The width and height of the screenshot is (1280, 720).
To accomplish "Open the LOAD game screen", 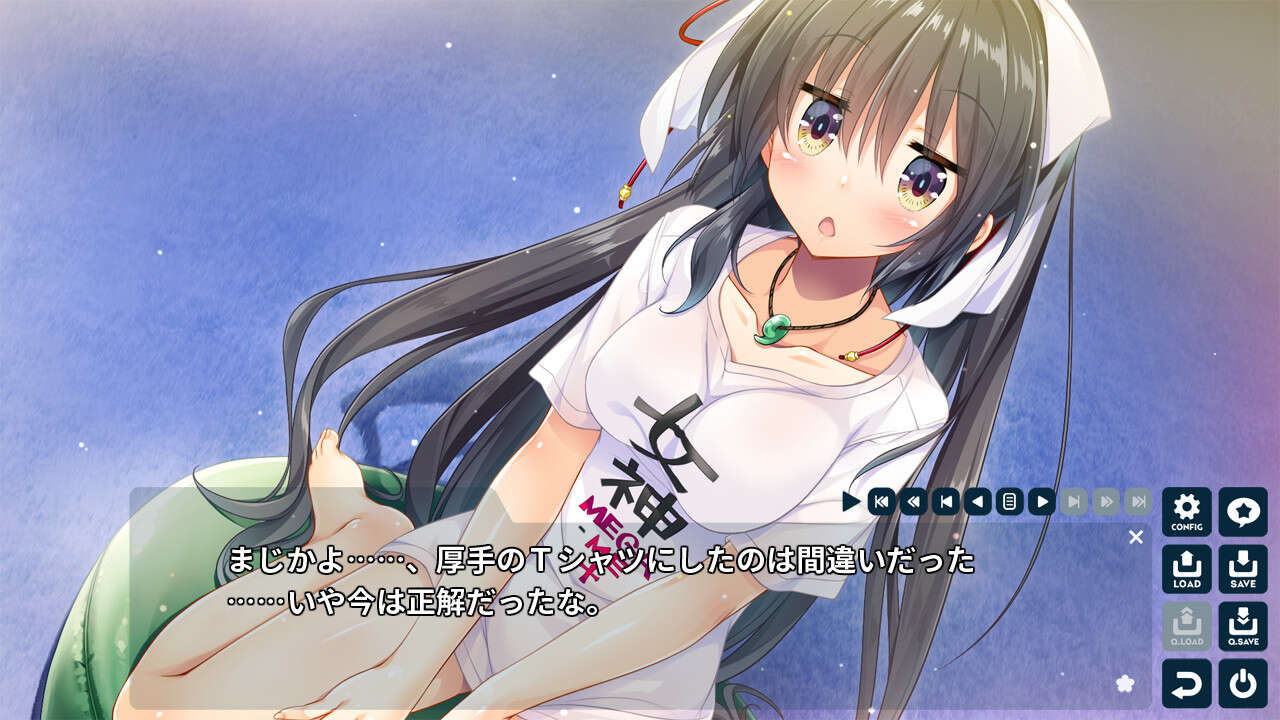I will tap(1186, 569).
